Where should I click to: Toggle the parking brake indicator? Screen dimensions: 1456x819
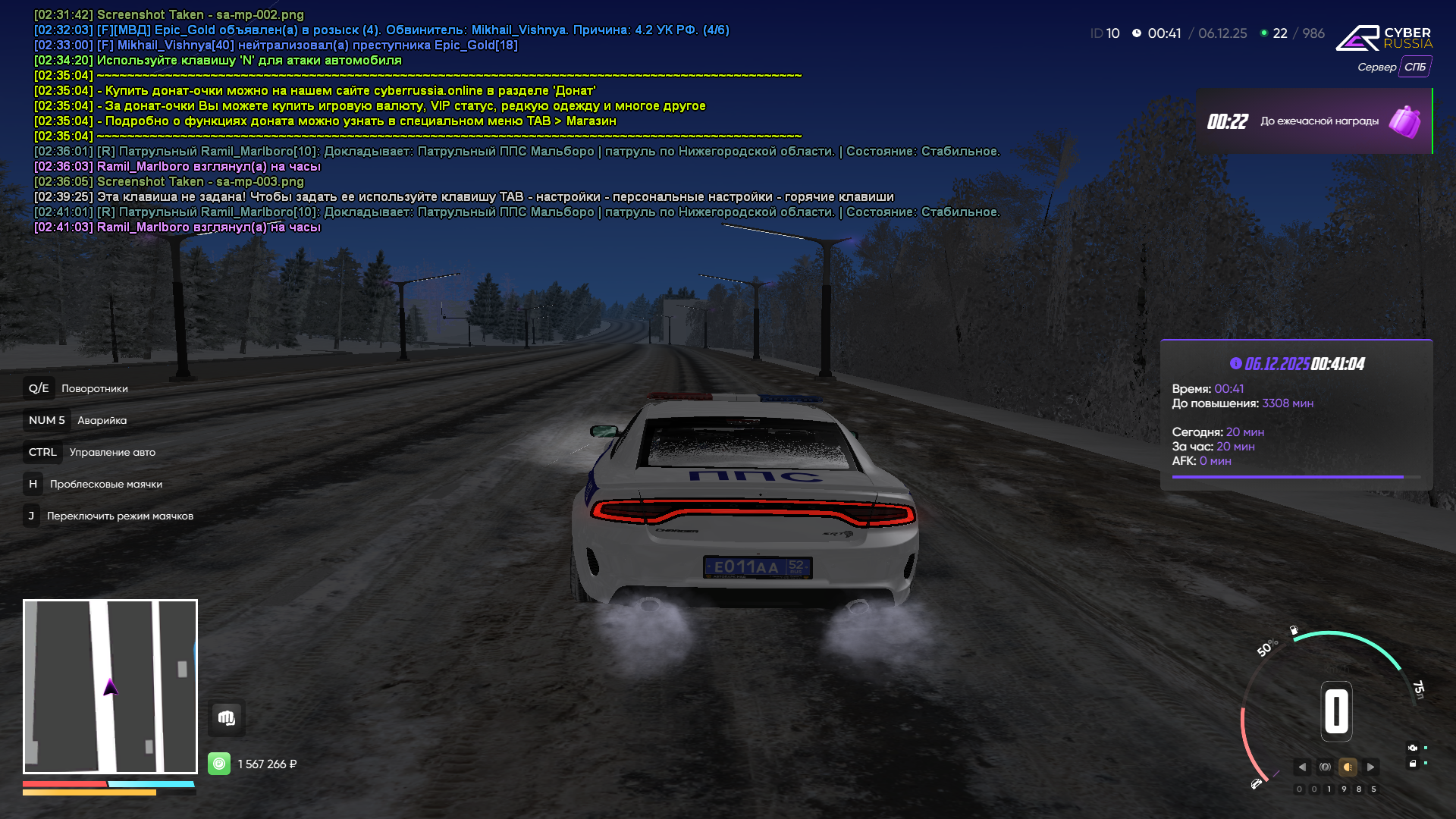tap(1325, 767)
